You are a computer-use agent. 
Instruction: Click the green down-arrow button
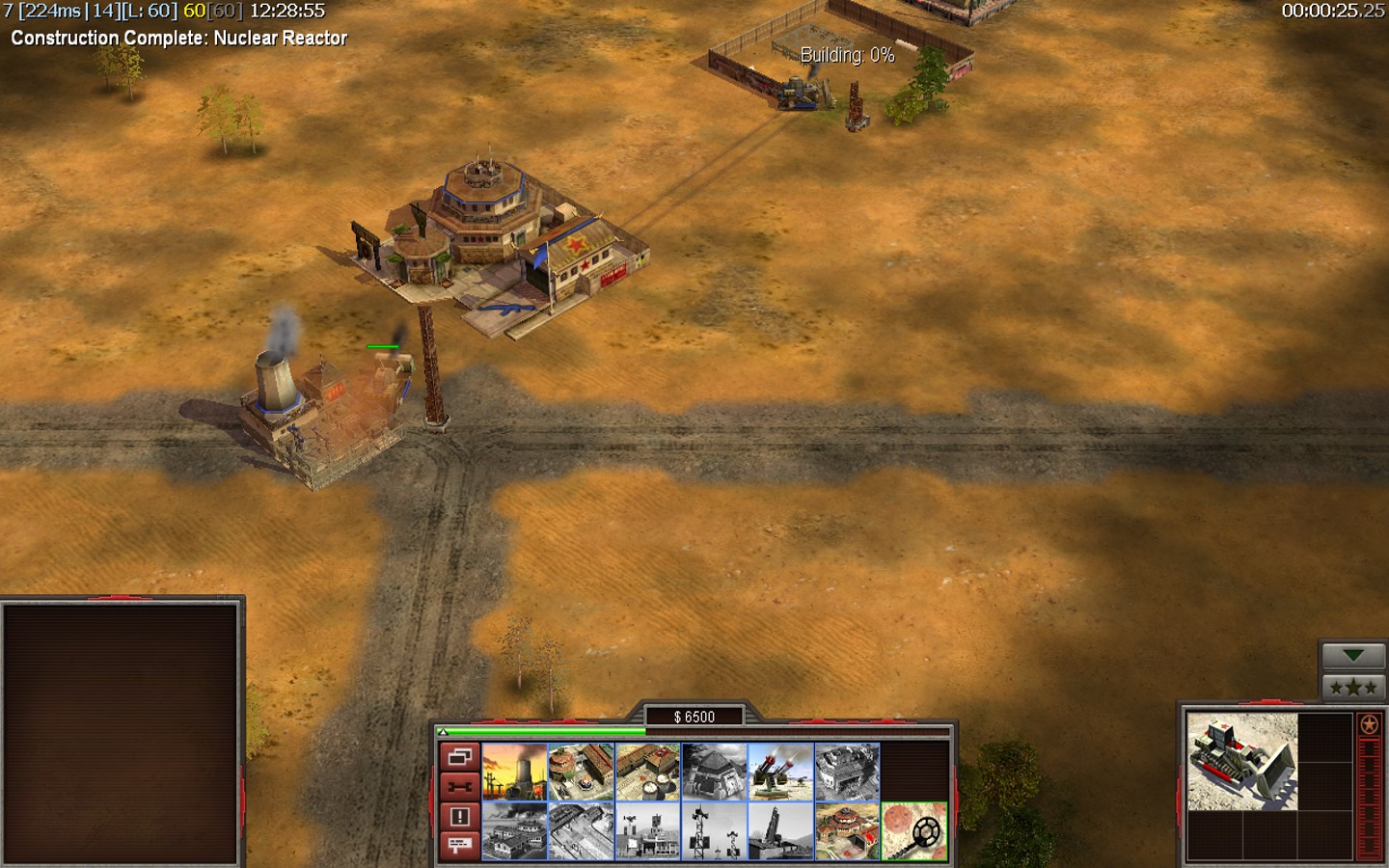1352,656
